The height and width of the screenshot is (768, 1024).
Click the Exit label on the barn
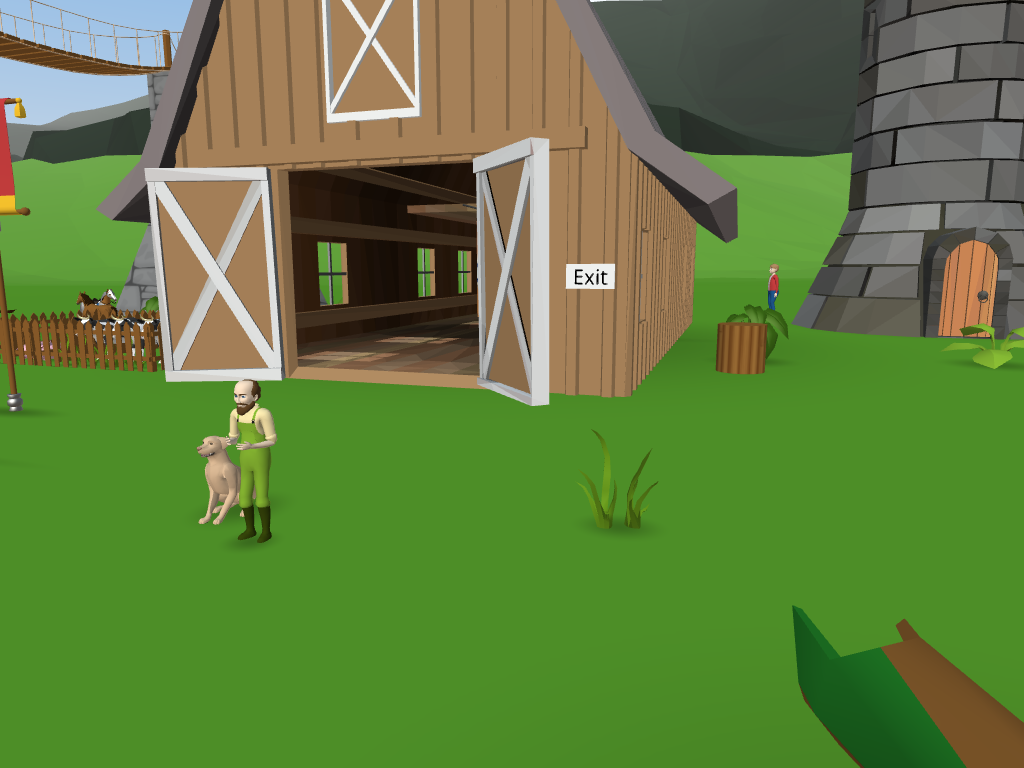tap(590, 277)
